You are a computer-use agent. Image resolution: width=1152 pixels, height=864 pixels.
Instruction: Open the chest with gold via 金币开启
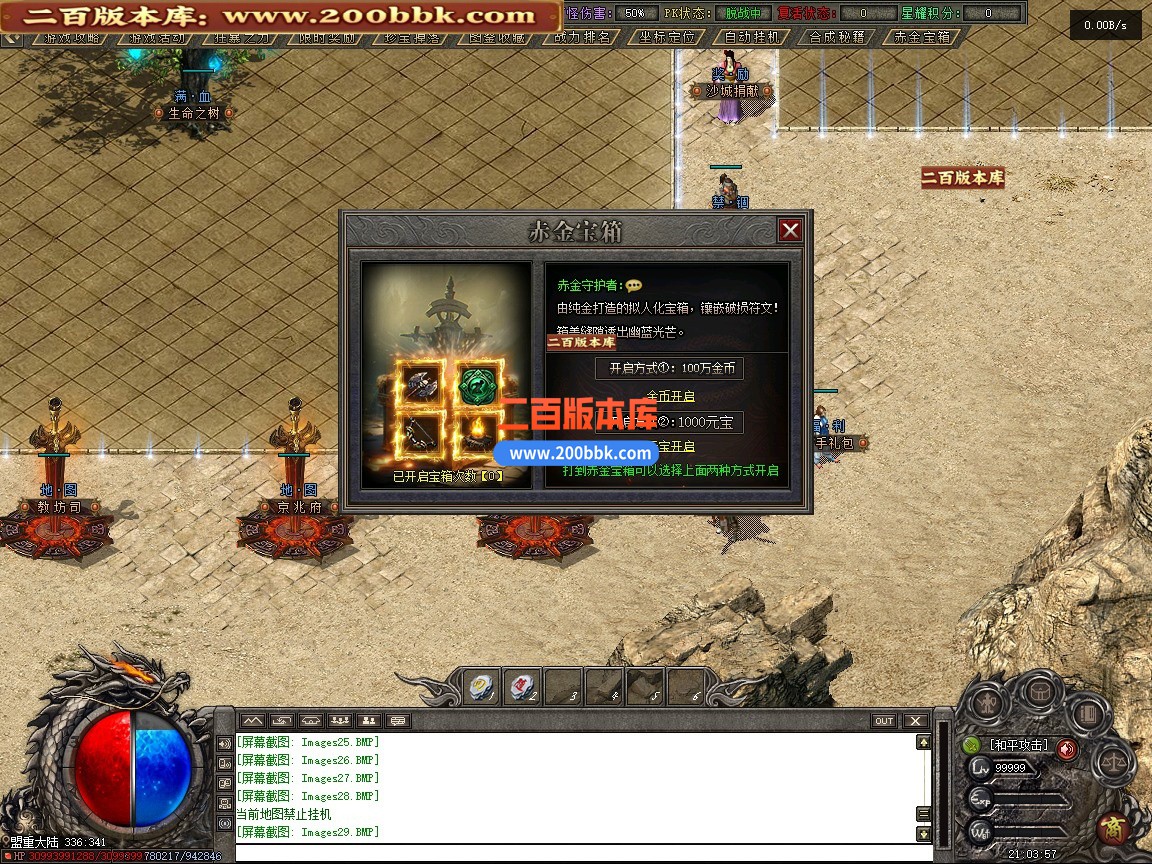pyautogui.click(x=670, y=397)
